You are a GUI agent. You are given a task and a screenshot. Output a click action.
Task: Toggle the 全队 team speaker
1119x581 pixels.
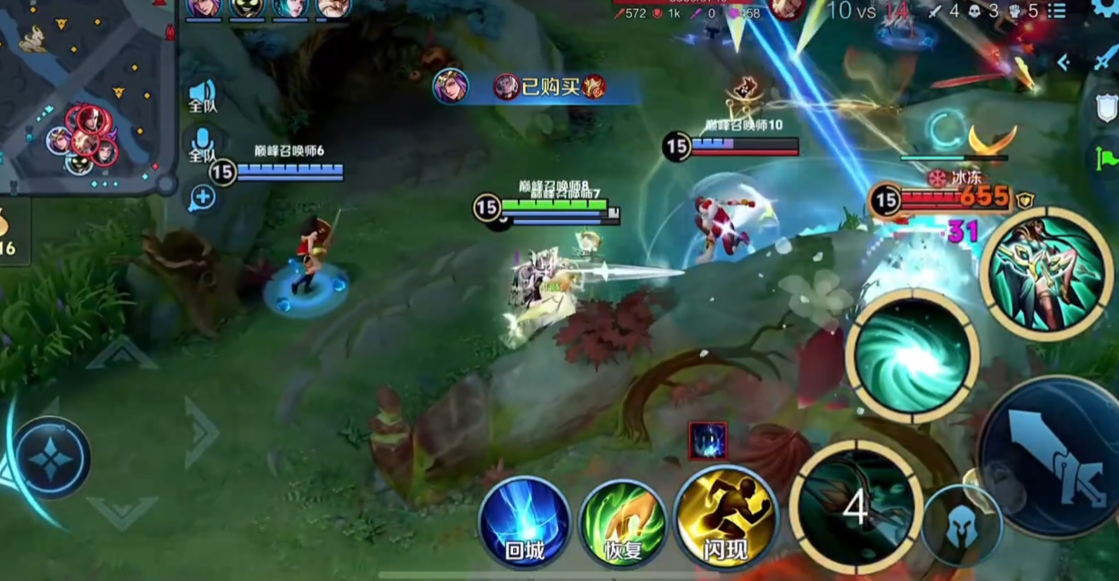tap(203, 96)
